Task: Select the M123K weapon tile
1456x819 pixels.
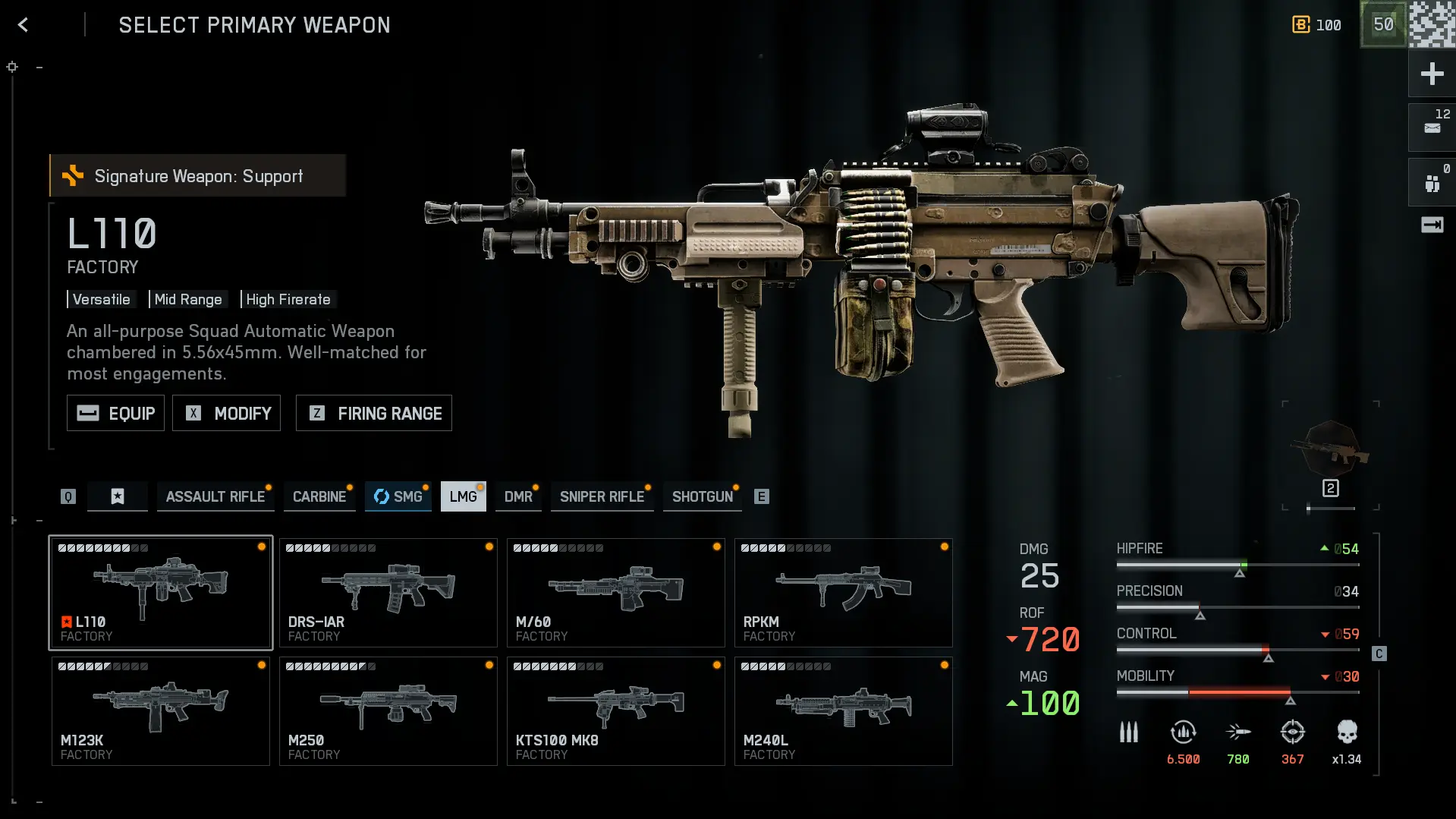Action: click(x=161, y=711)
